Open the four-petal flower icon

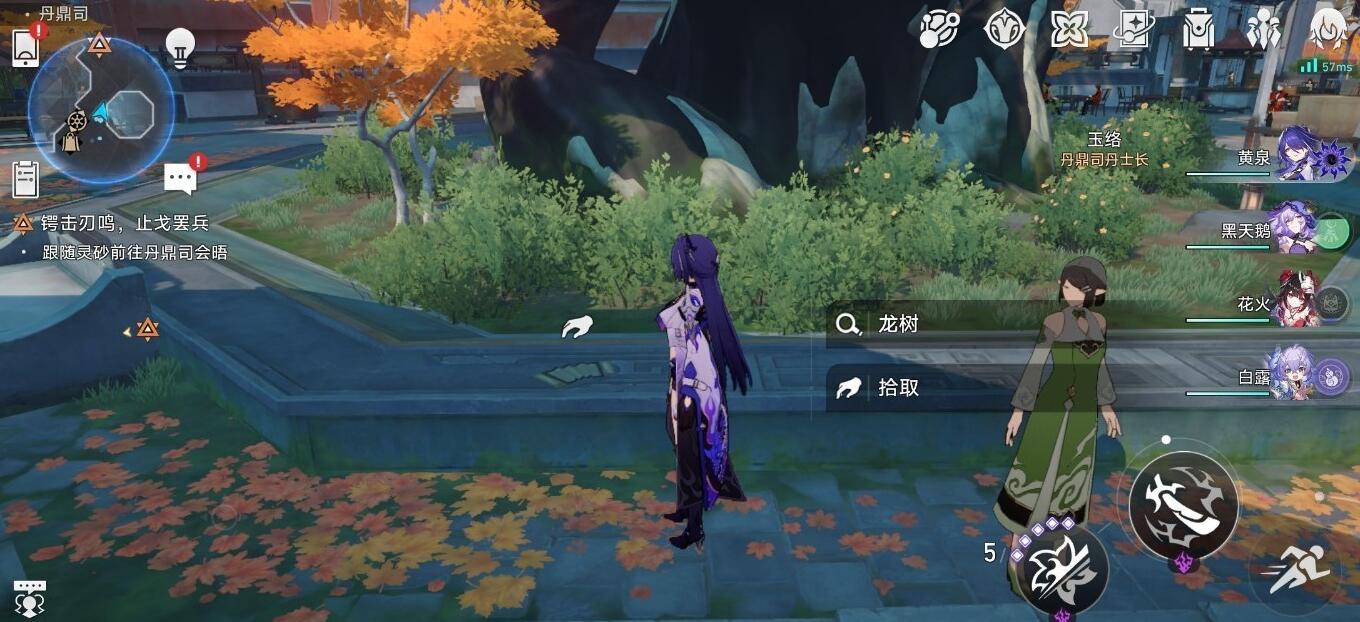pyautogui.click(x=1069, y=29)
